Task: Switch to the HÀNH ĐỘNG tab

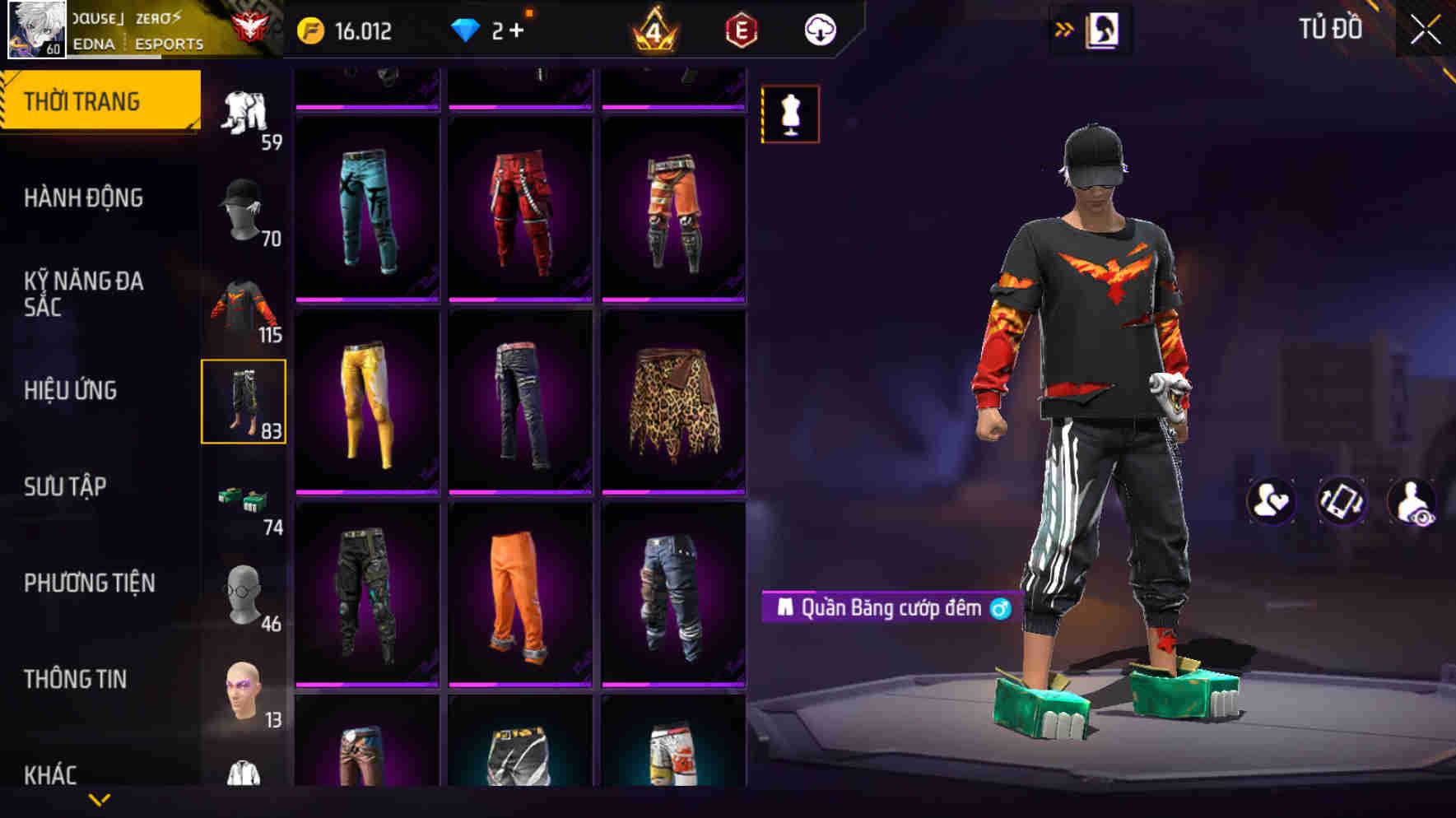Action: pos(82,198)
